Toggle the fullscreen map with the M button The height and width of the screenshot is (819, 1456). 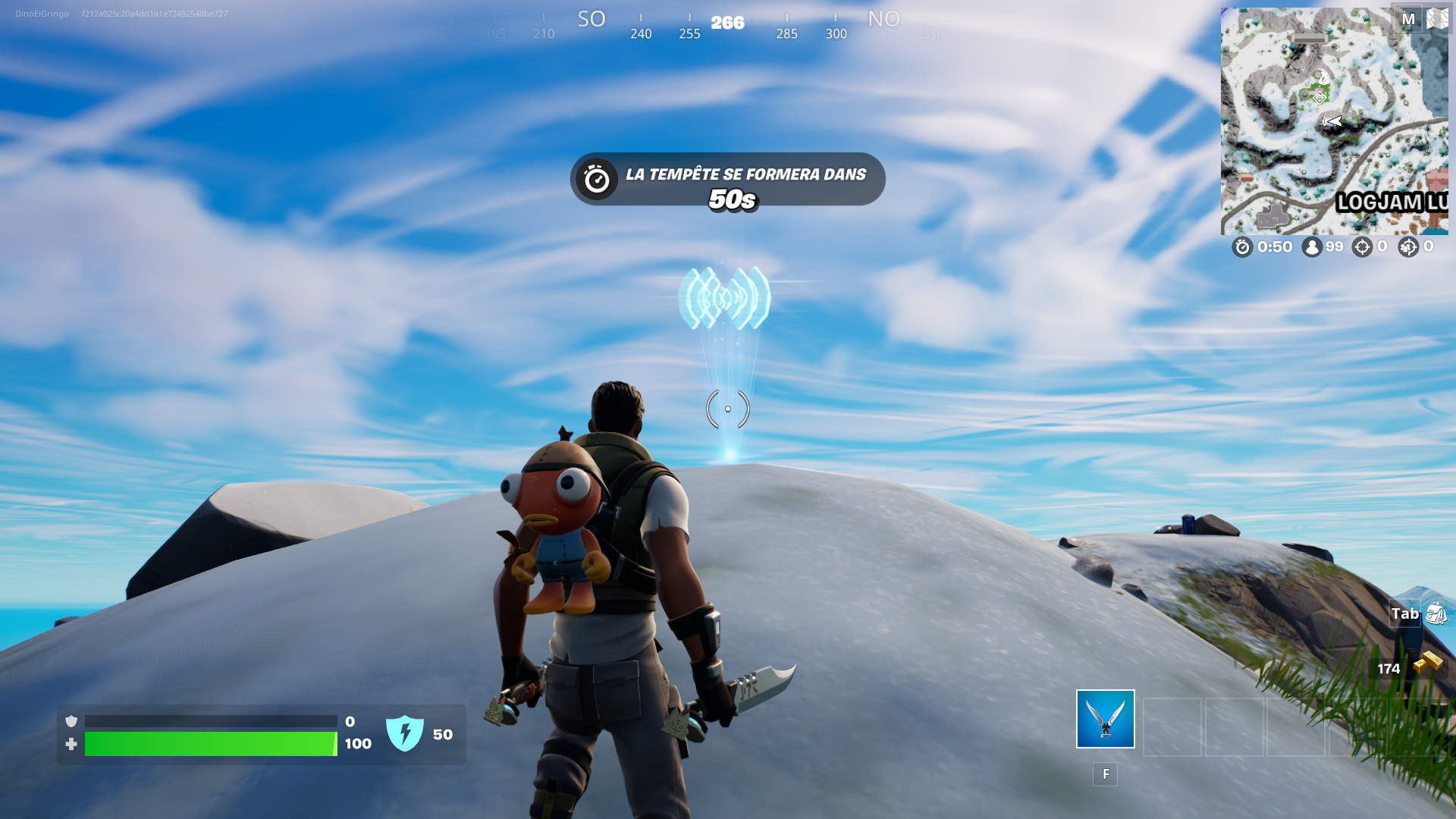(1409, 19)
